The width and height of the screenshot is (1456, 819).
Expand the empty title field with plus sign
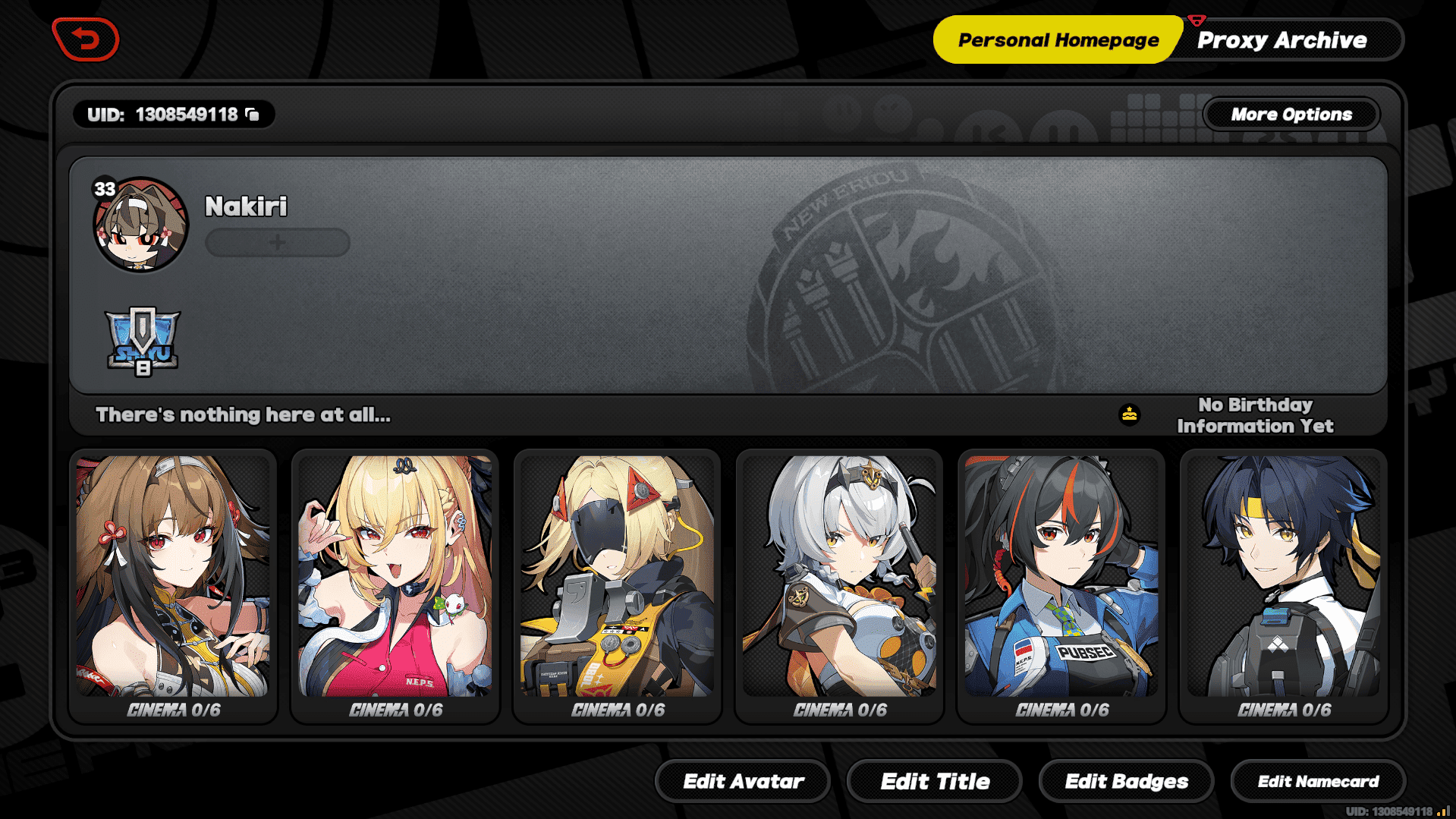[x=277, y=243]
